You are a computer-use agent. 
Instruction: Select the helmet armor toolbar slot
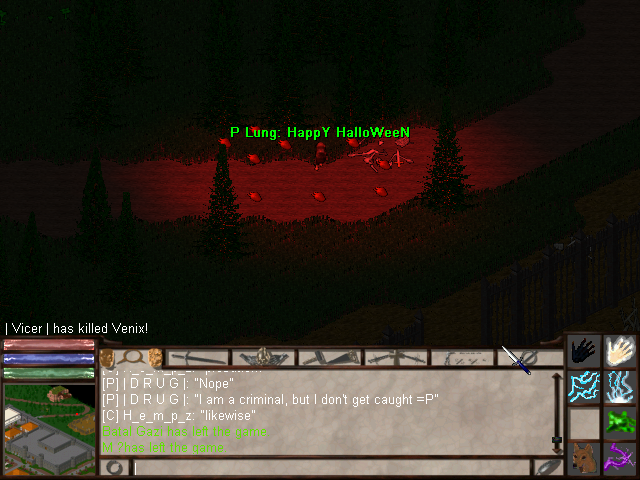click(x=264, y=357)
